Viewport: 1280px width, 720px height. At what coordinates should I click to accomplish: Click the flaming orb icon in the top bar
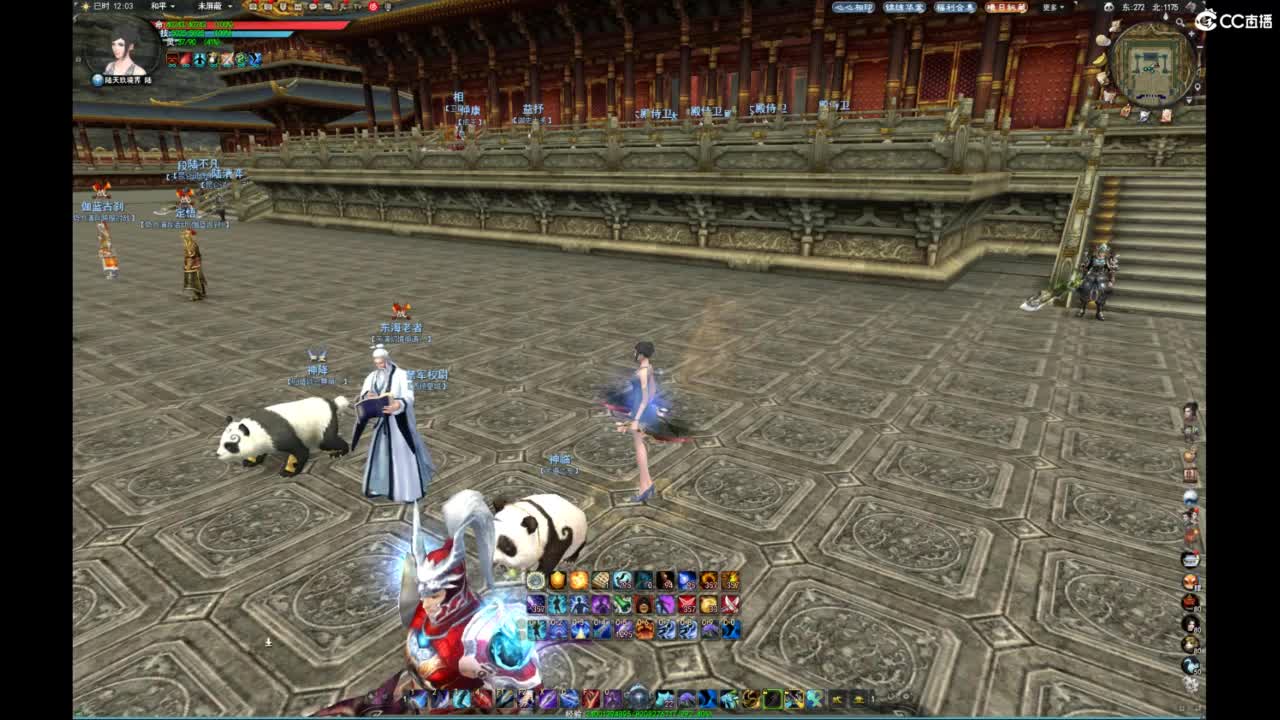[373, 8]
